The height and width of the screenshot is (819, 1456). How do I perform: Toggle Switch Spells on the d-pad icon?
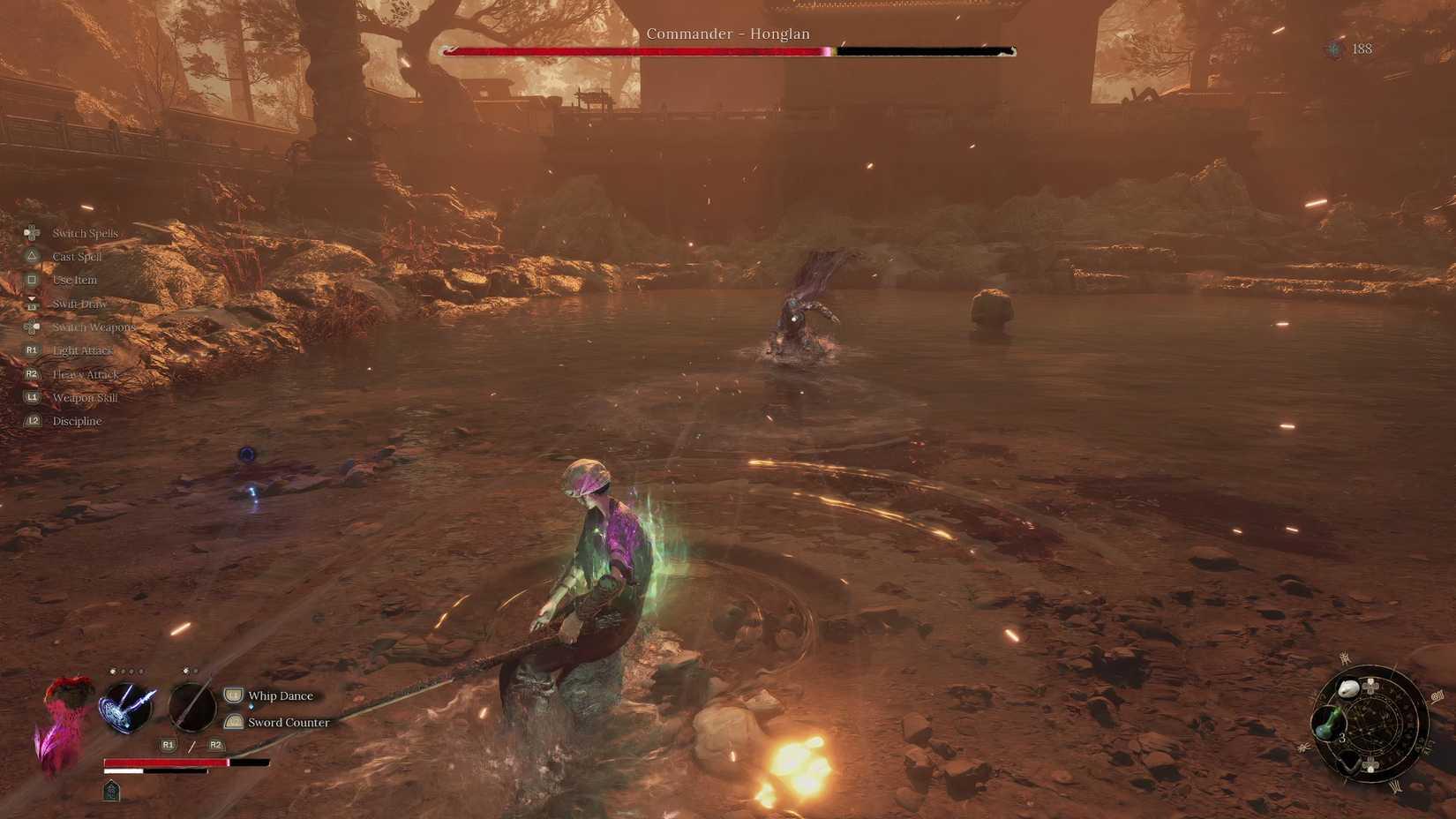32,232
